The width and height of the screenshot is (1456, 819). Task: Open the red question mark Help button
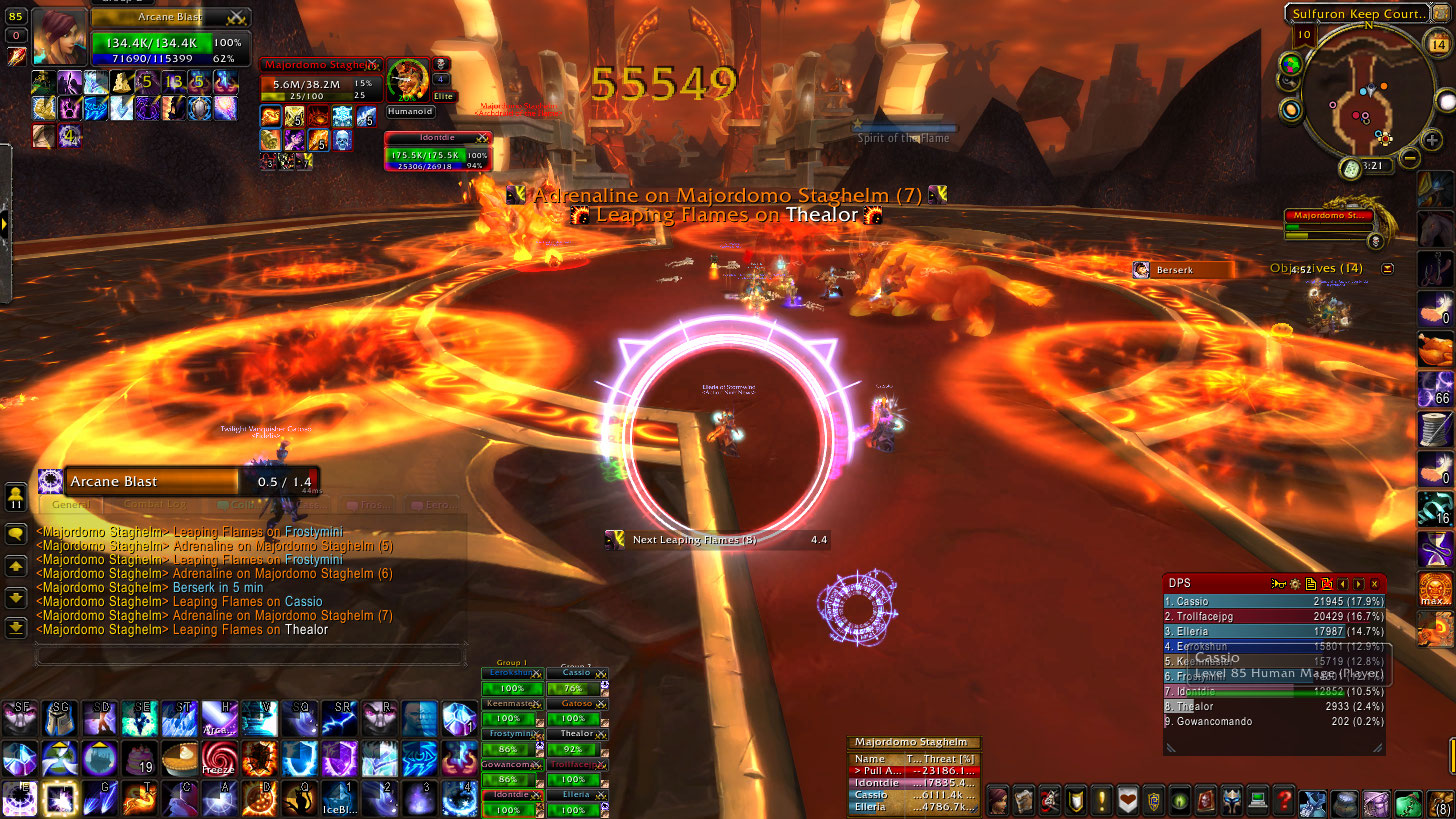pos(1285,801)
